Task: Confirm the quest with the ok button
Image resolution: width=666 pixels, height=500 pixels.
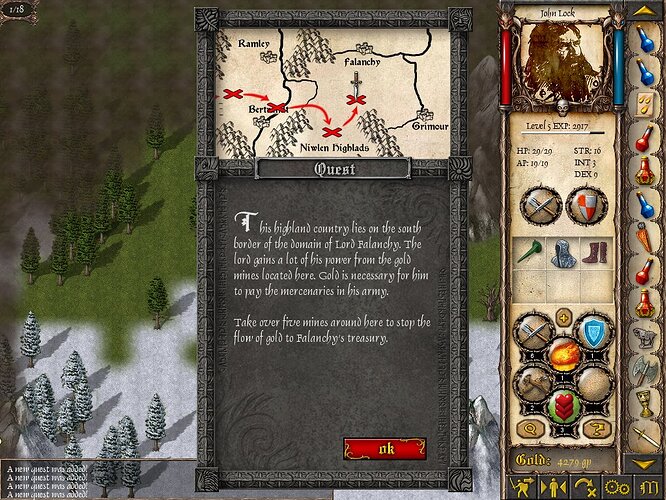Action: tap(385, 448)
